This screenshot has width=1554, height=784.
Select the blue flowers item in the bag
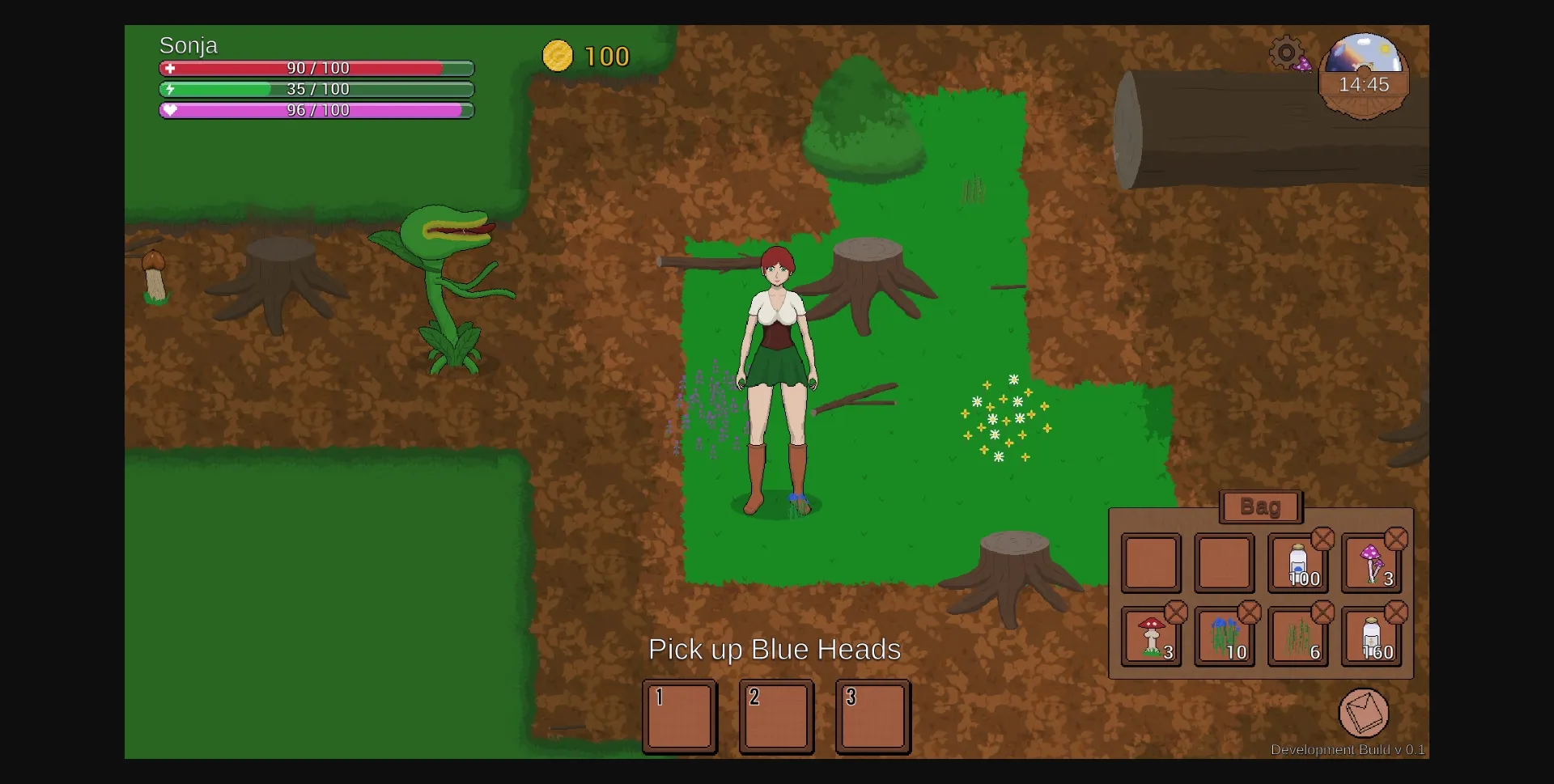point(1225,637)
